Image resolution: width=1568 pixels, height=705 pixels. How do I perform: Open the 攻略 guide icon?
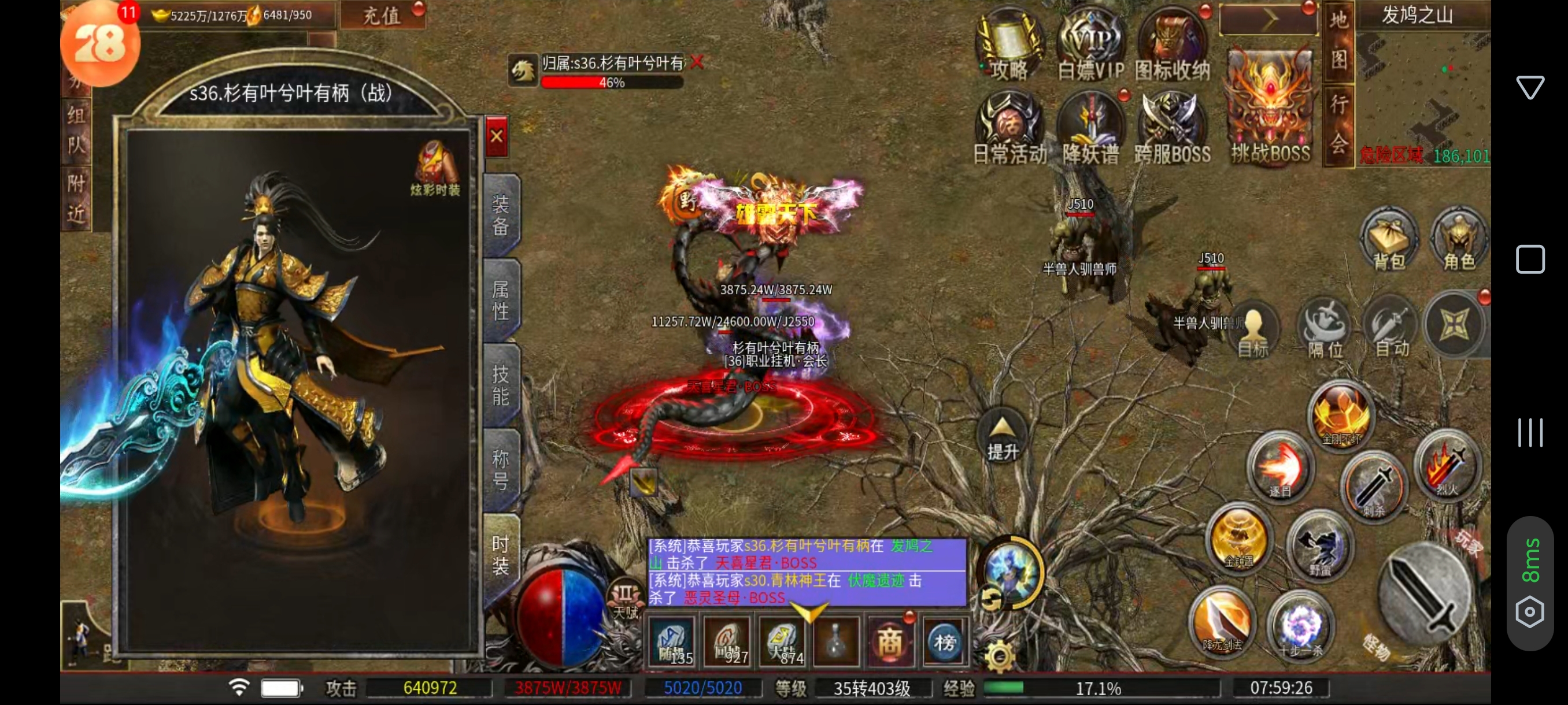[1009, 49]
